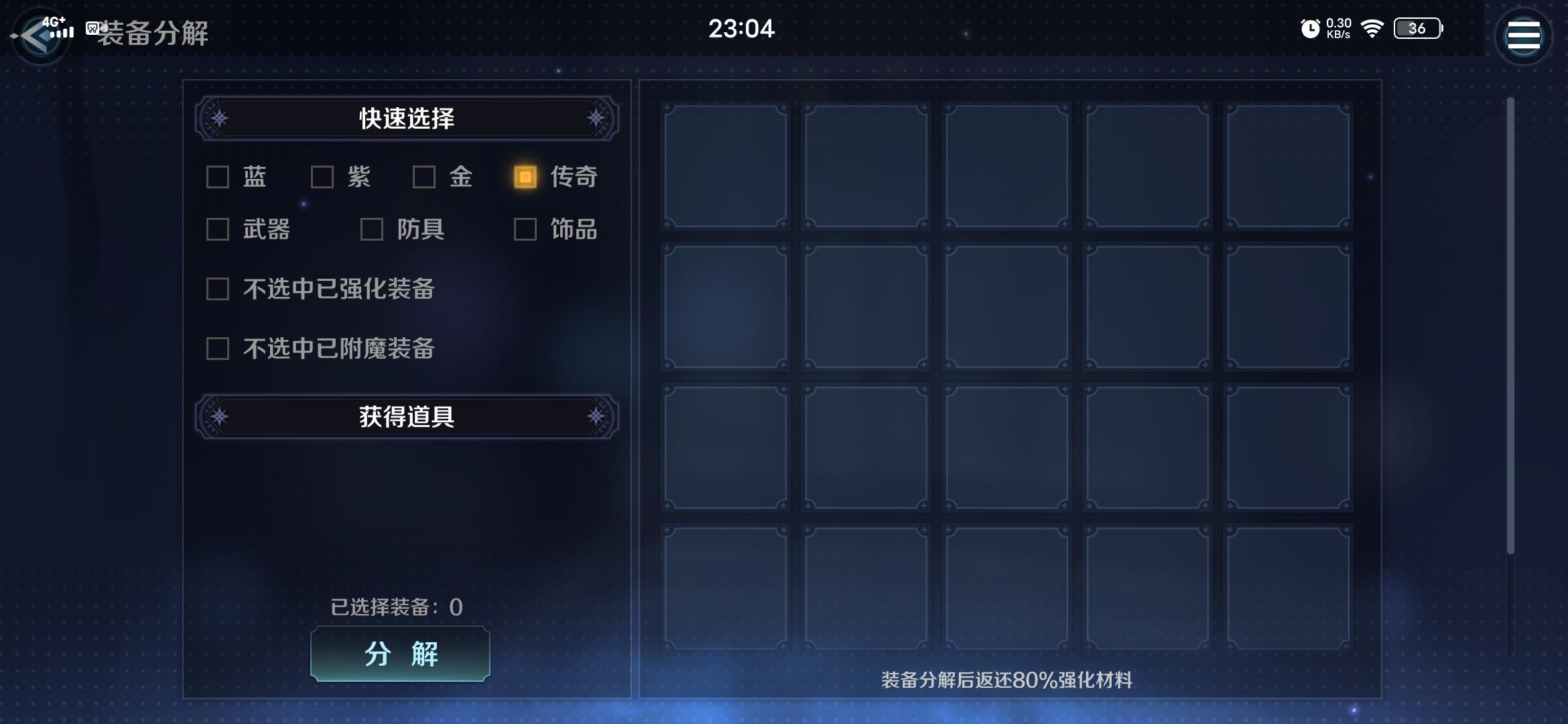Enable the 紫 quality filter checkbox
The image size is (1568, 724).
pyautogui.click(x=322, y=177)
